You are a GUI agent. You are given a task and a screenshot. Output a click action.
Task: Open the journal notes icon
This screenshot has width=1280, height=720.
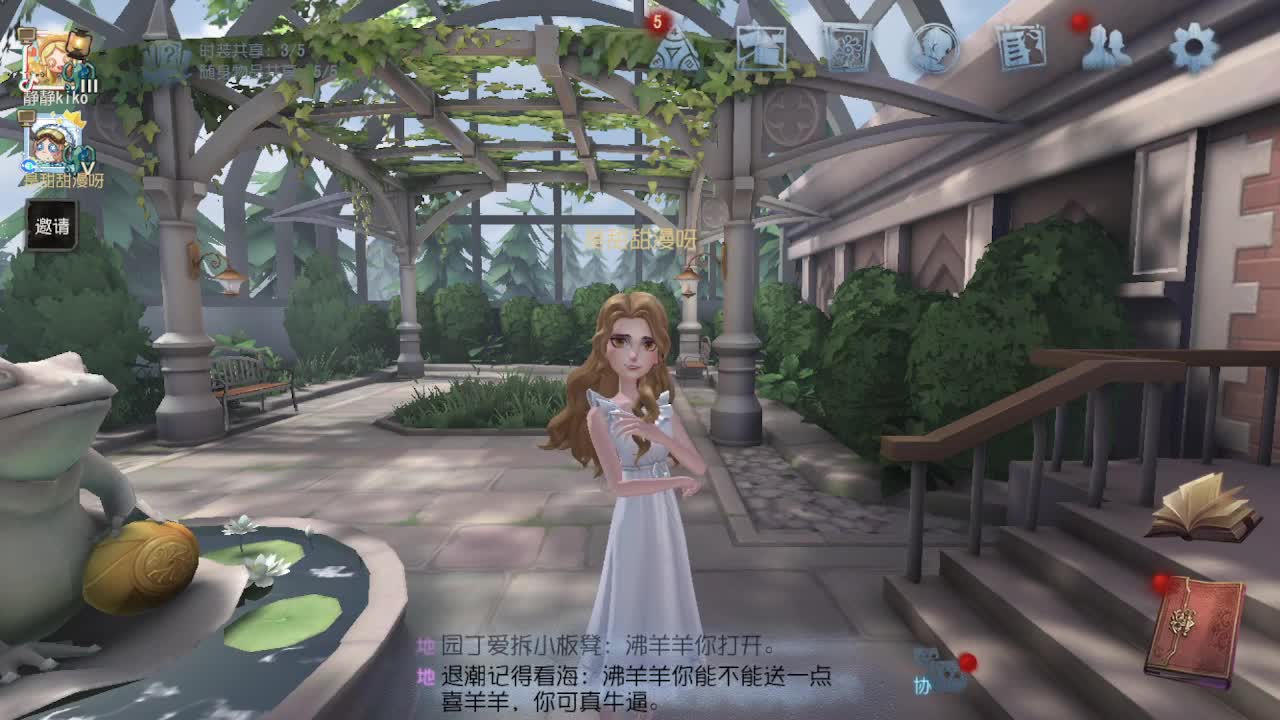coord(1022,45)
